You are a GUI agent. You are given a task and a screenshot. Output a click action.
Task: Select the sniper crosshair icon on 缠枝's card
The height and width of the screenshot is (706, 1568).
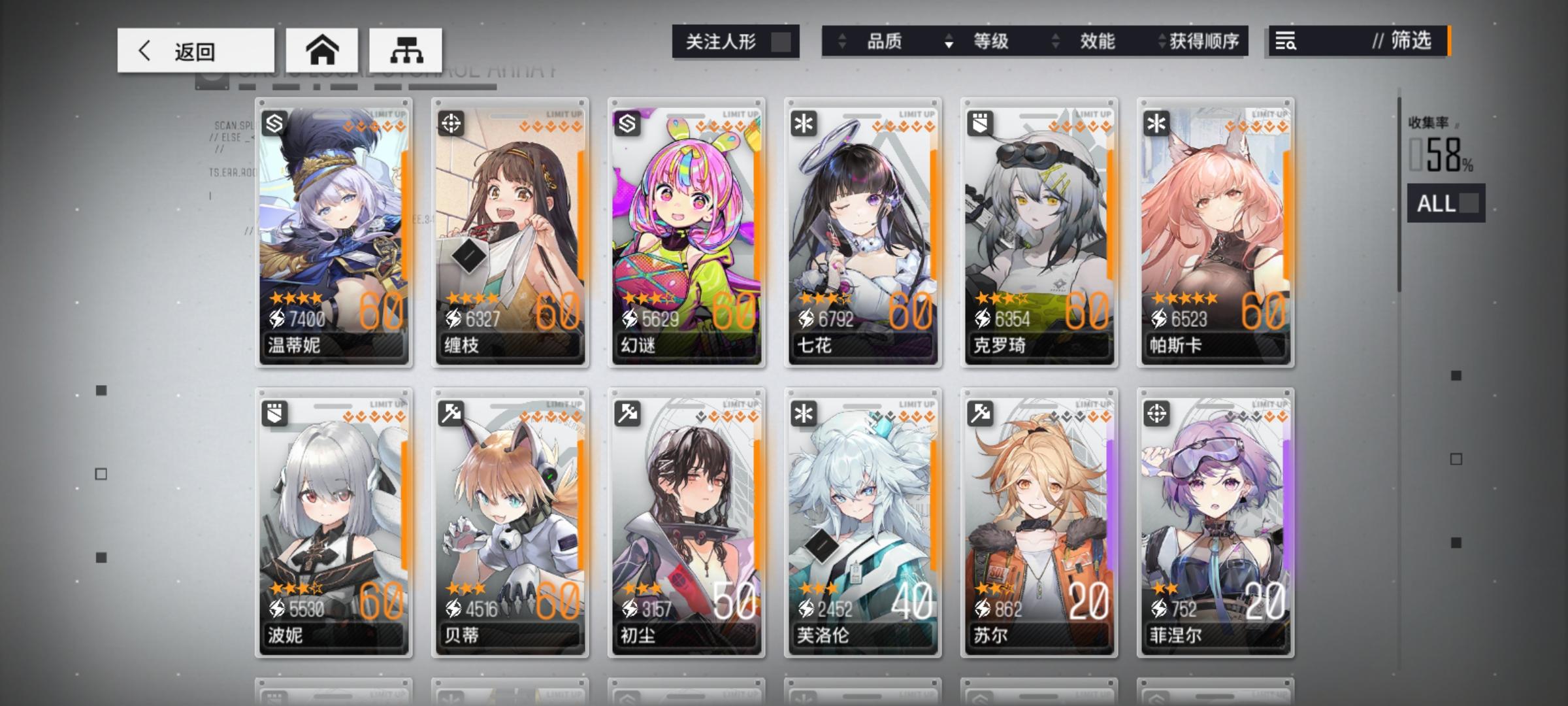click(x=450, y=124)
